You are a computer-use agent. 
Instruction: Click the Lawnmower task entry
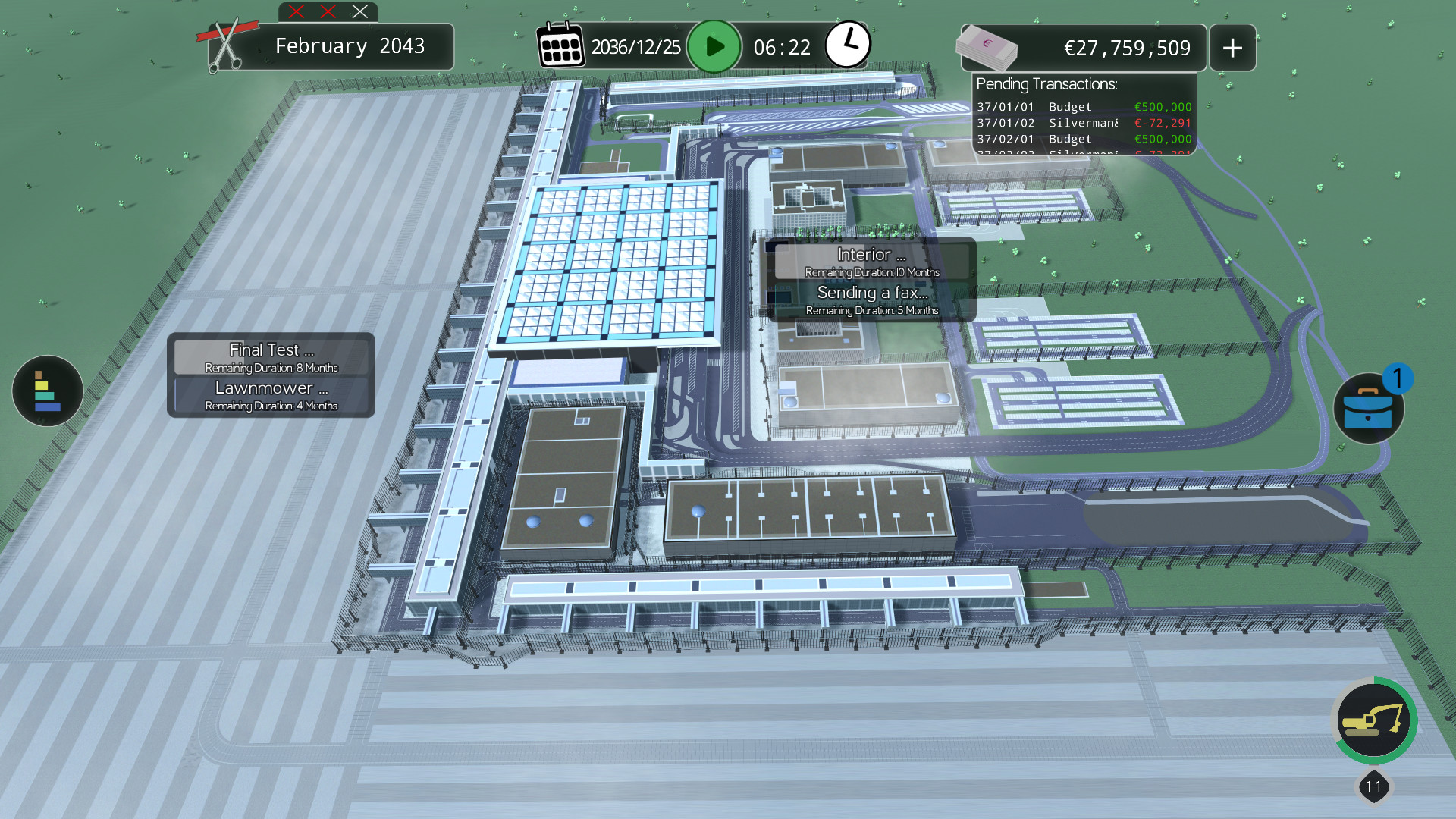click(x=270, y=395)
